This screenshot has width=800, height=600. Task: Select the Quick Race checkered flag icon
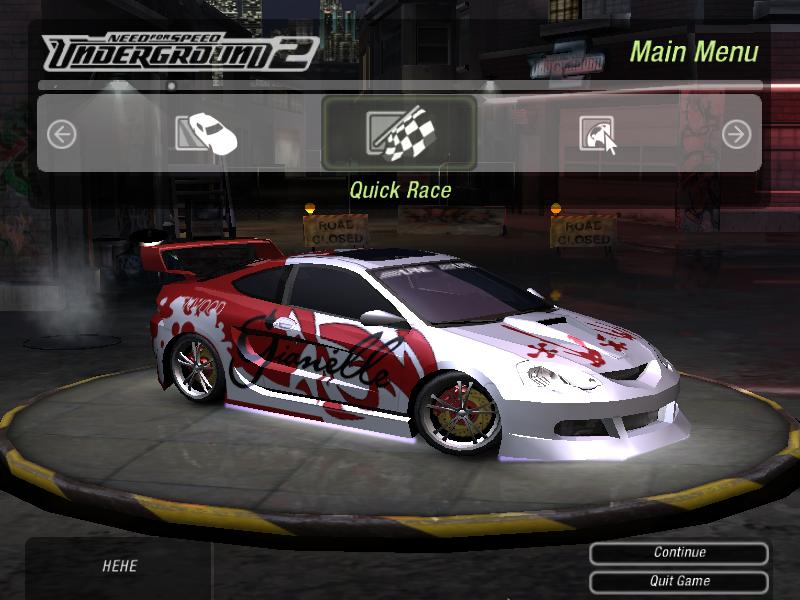pyautogui.click(x=399, y=133)
